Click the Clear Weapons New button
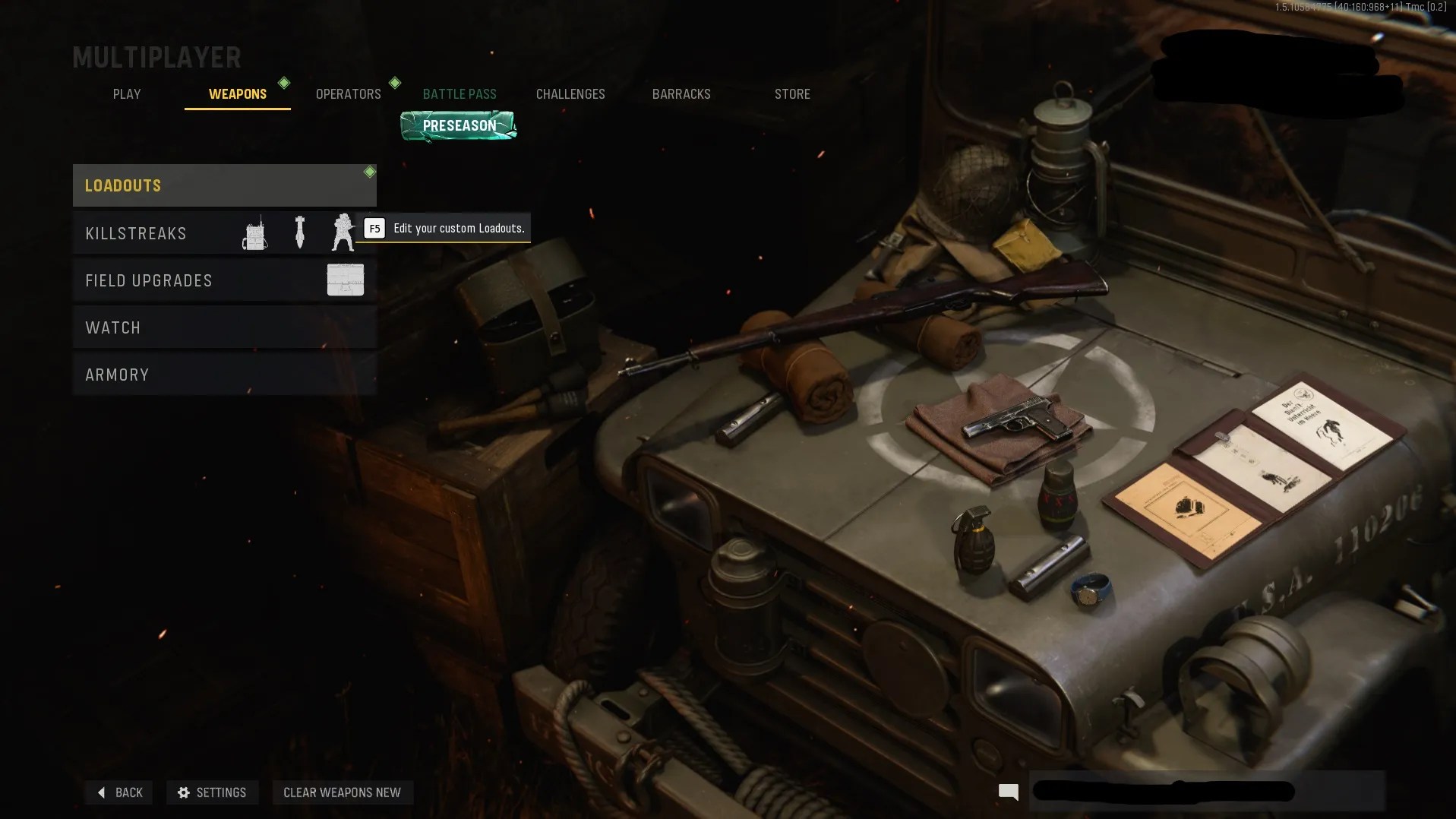The image size is (1456, 819). click(x=343, y=792)
